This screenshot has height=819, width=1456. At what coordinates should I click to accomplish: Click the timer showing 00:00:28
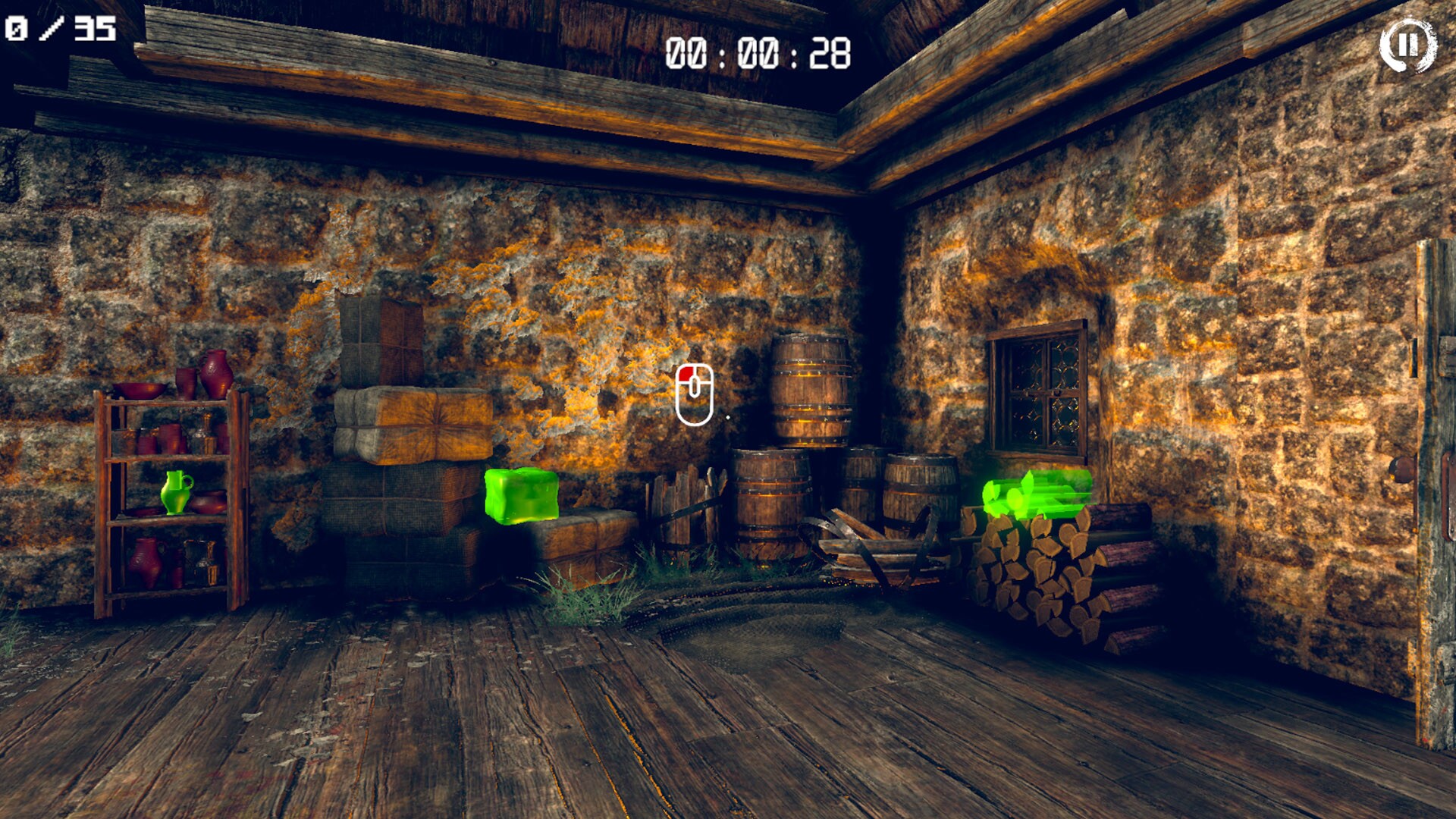tap(758, 52)
